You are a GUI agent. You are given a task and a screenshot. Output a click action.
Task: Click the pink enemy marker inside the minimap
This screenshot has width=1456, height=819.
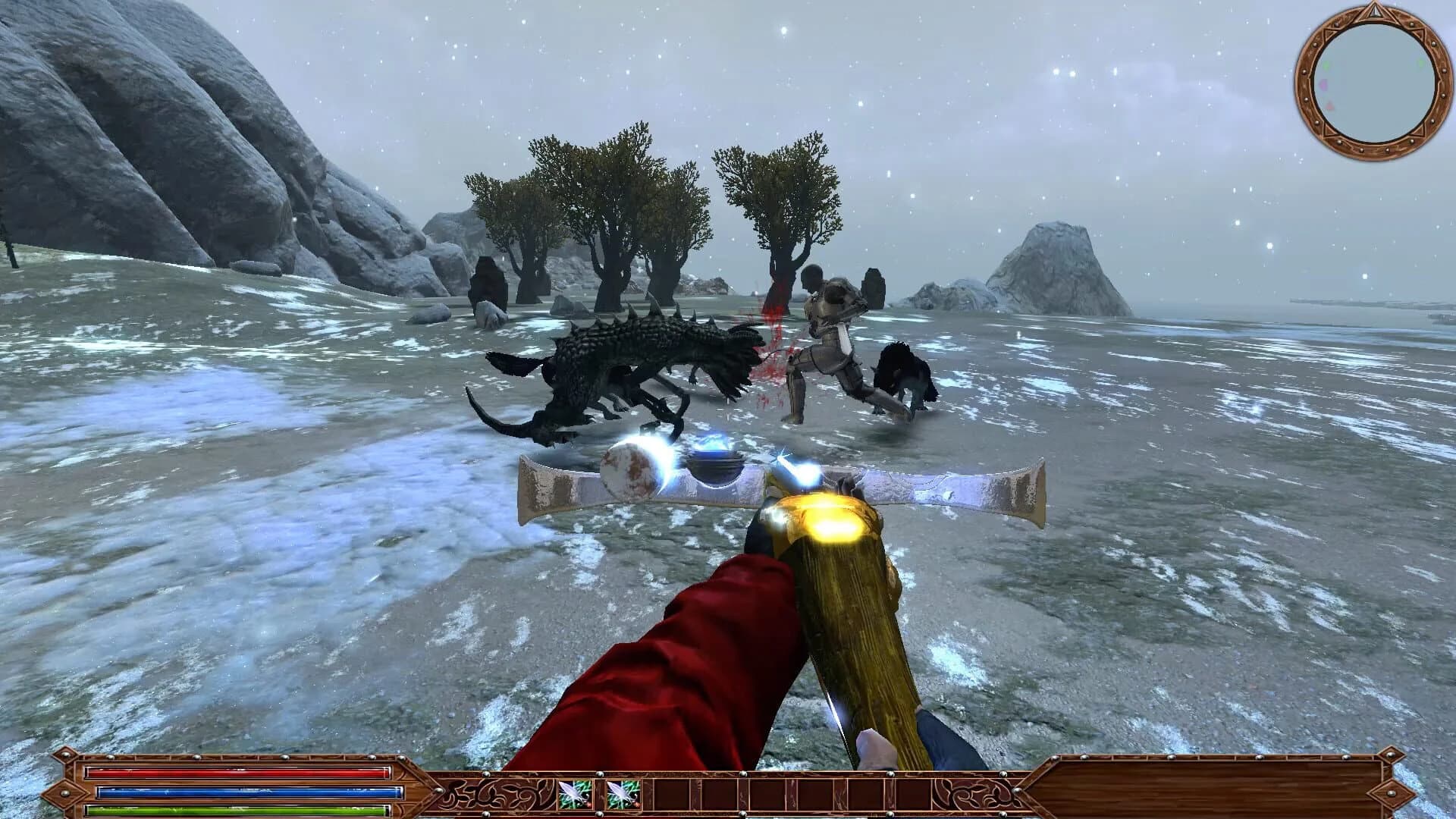[x=1323, y=84]
